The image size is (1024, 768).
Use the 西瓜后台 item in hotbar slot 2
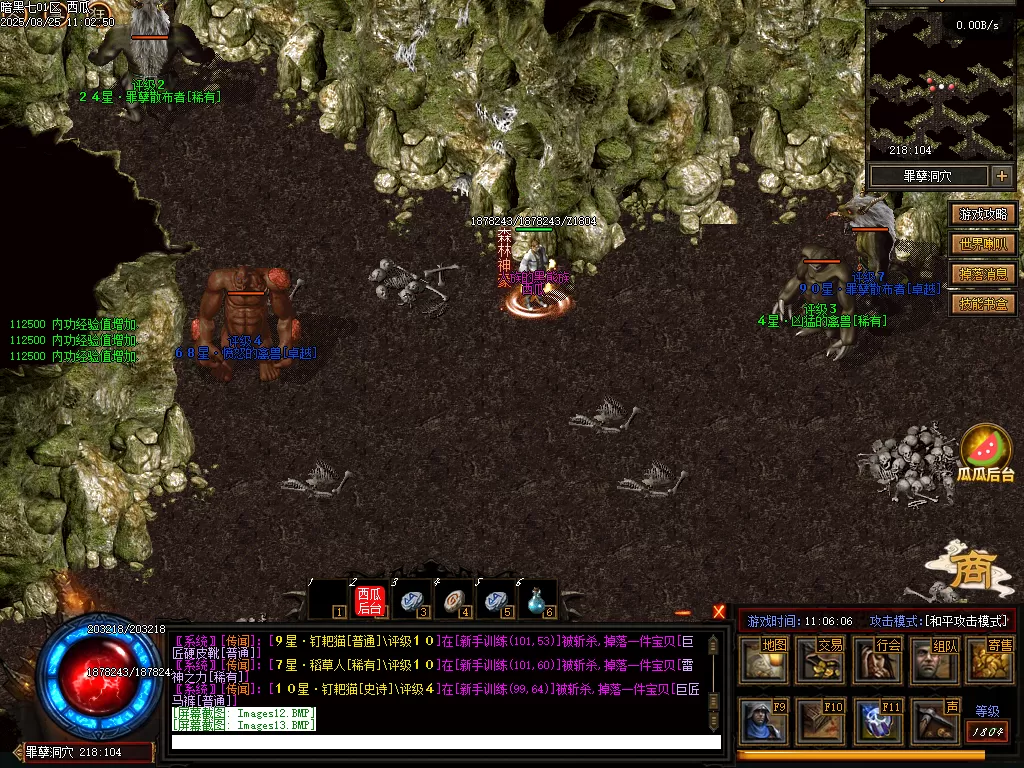370,600
